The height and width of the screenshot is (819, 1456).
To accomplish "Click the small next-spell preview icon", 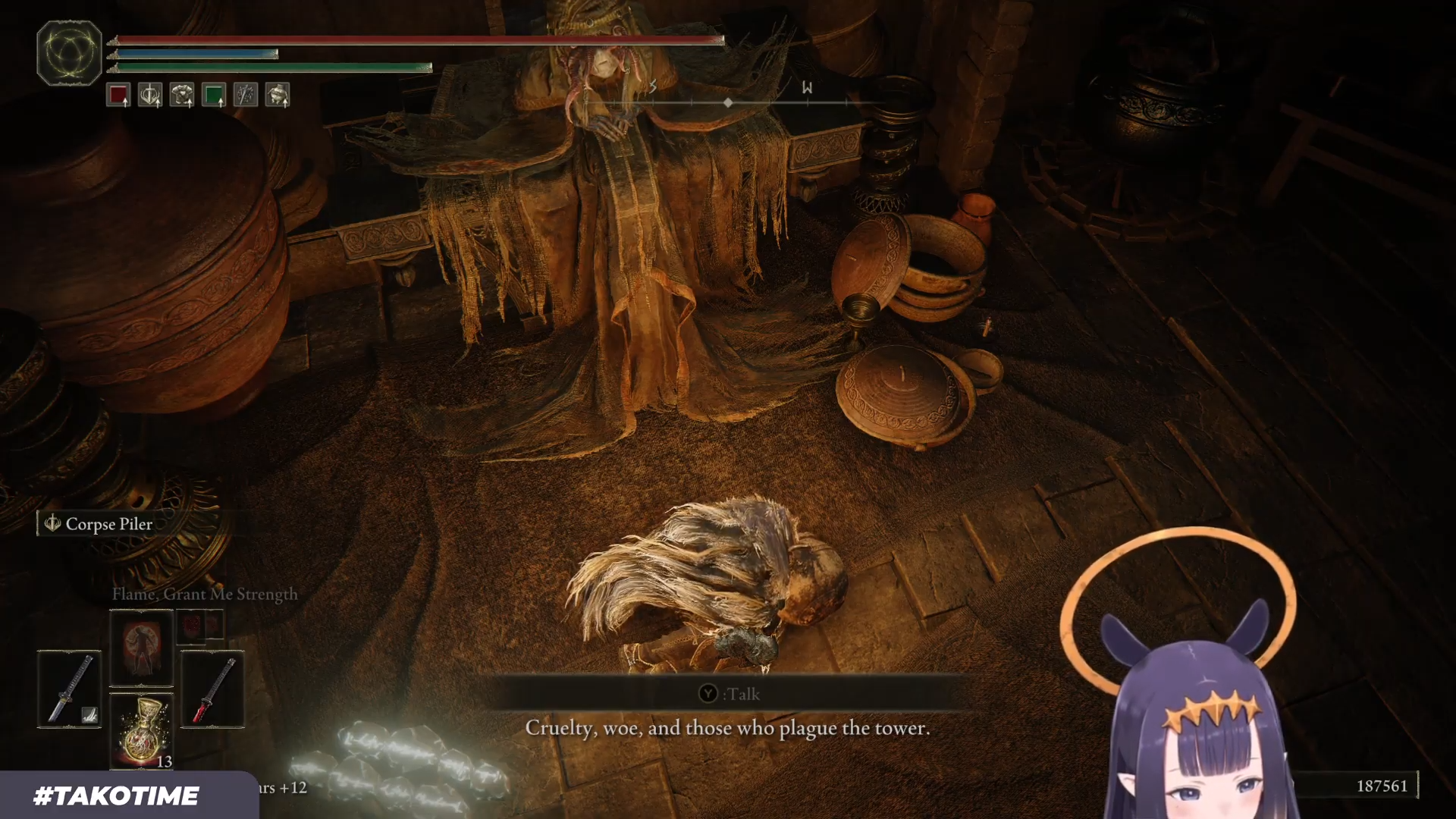I will [200, 626].
